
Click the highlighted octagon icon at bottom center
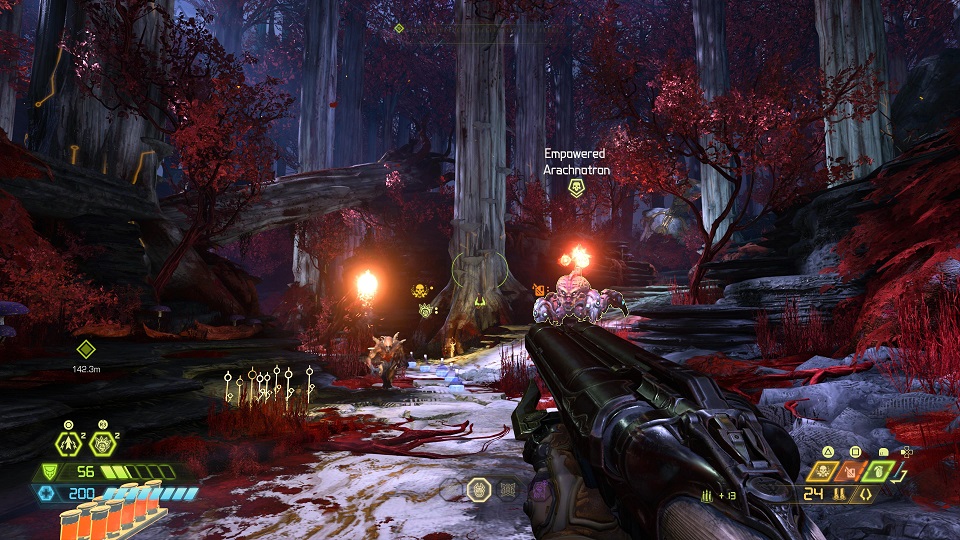pyautogui.click(x=479, y=489)
